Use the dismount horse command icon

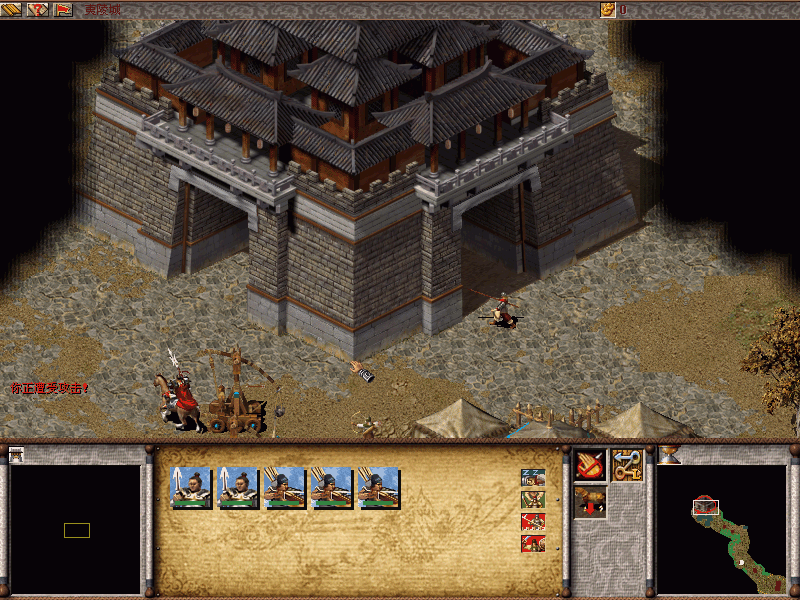click(589, 500)
